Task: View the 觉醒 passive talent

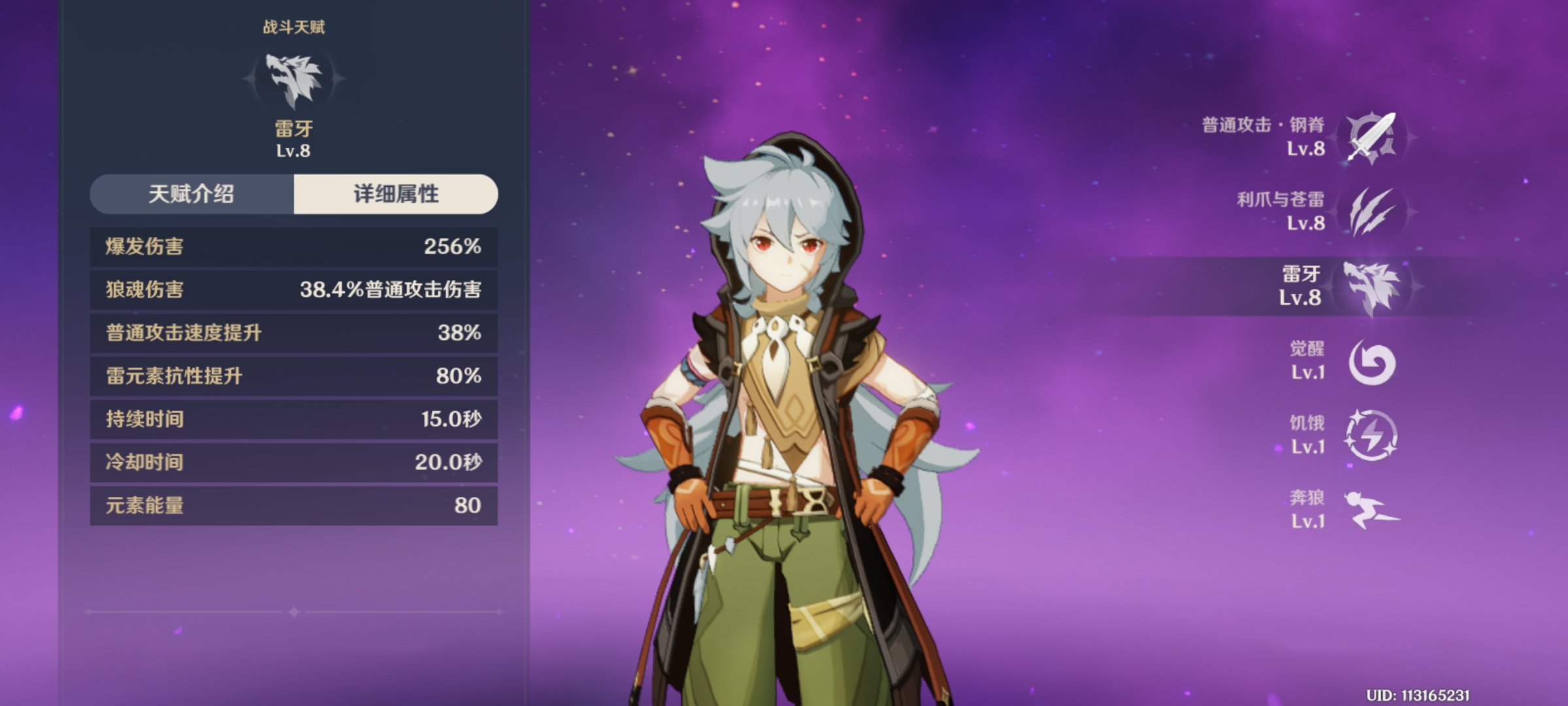Action: tap(1371, 361)
